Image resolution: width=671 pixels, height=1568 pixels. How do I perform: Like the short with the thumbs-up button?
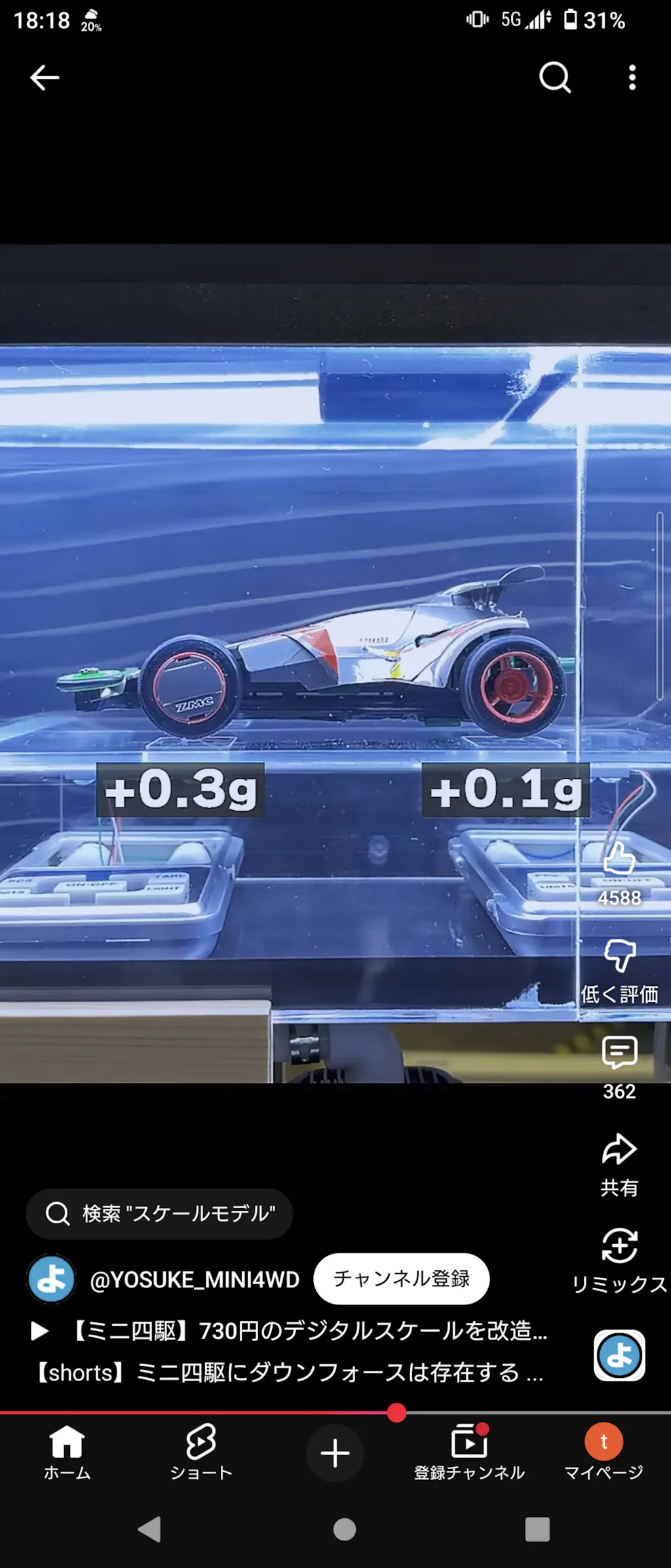click(619, 860)
